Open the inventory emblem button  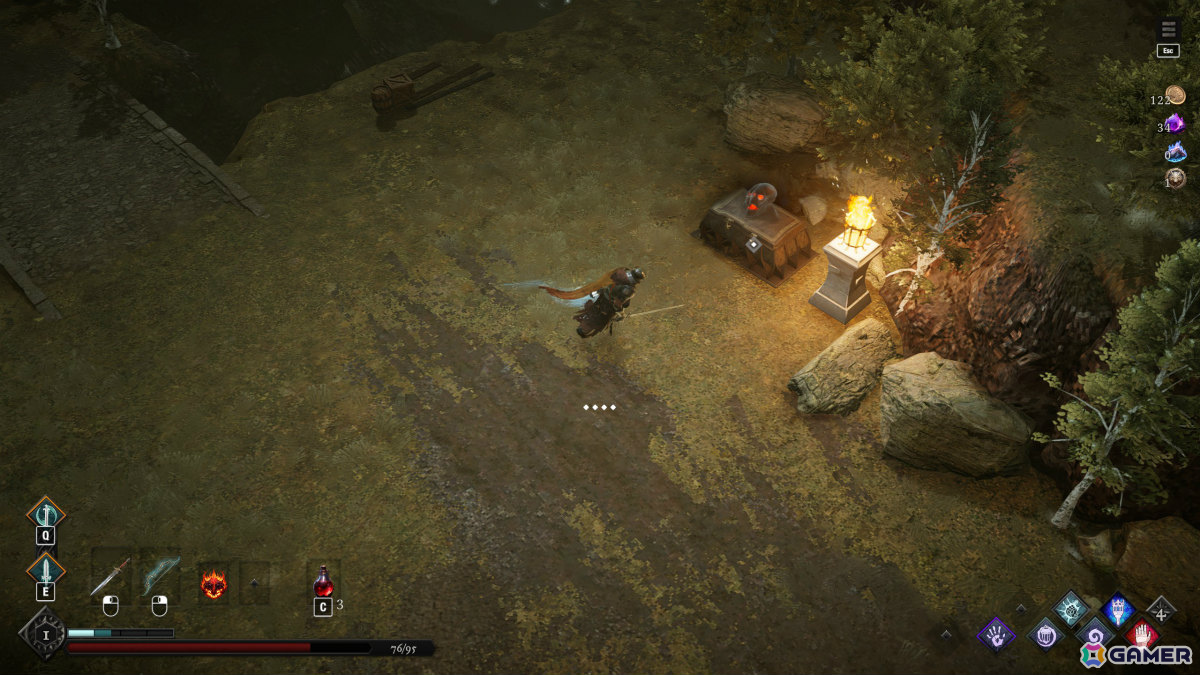43,633
